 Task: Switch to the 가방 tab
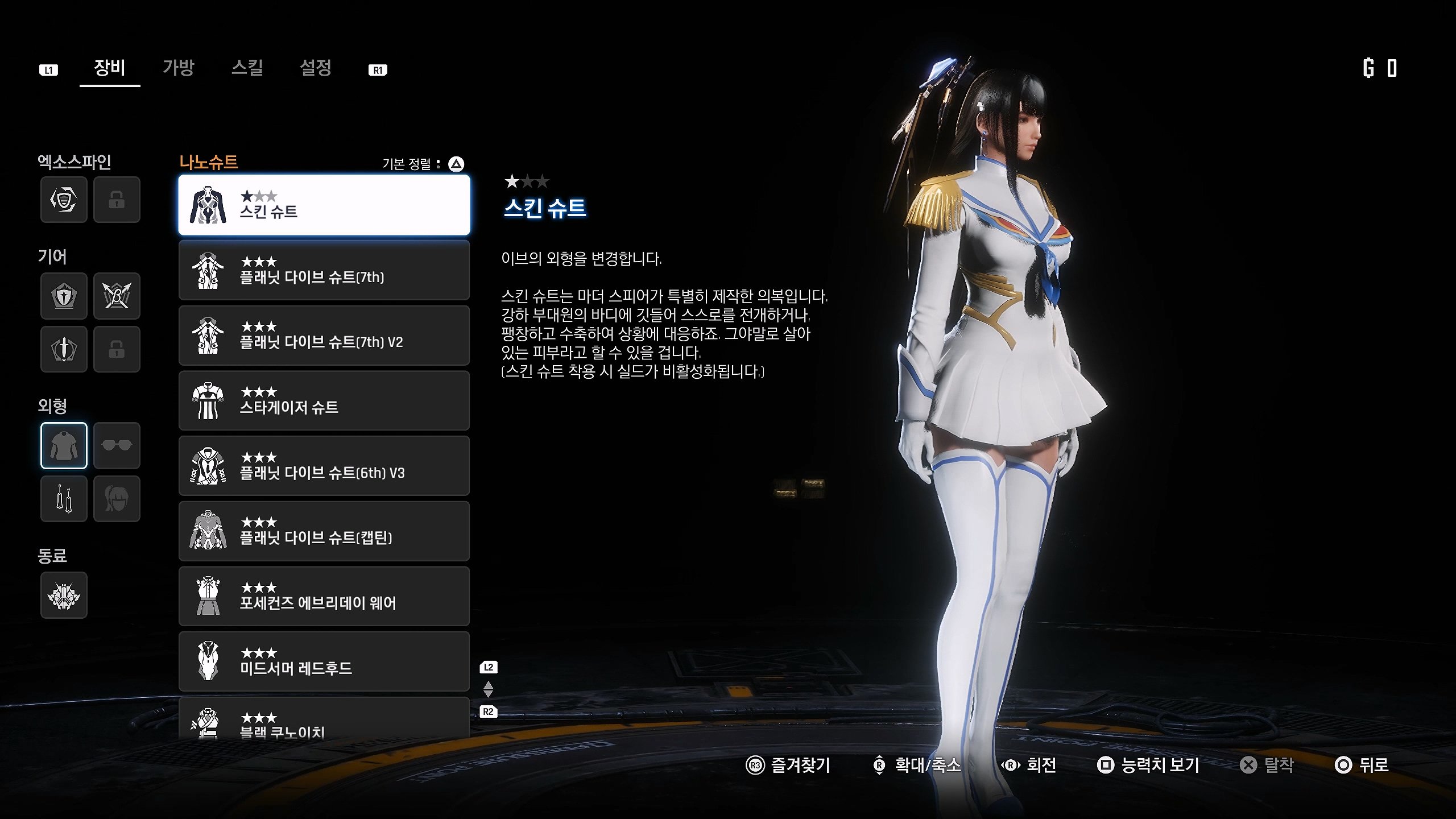[x=178, y=68]
